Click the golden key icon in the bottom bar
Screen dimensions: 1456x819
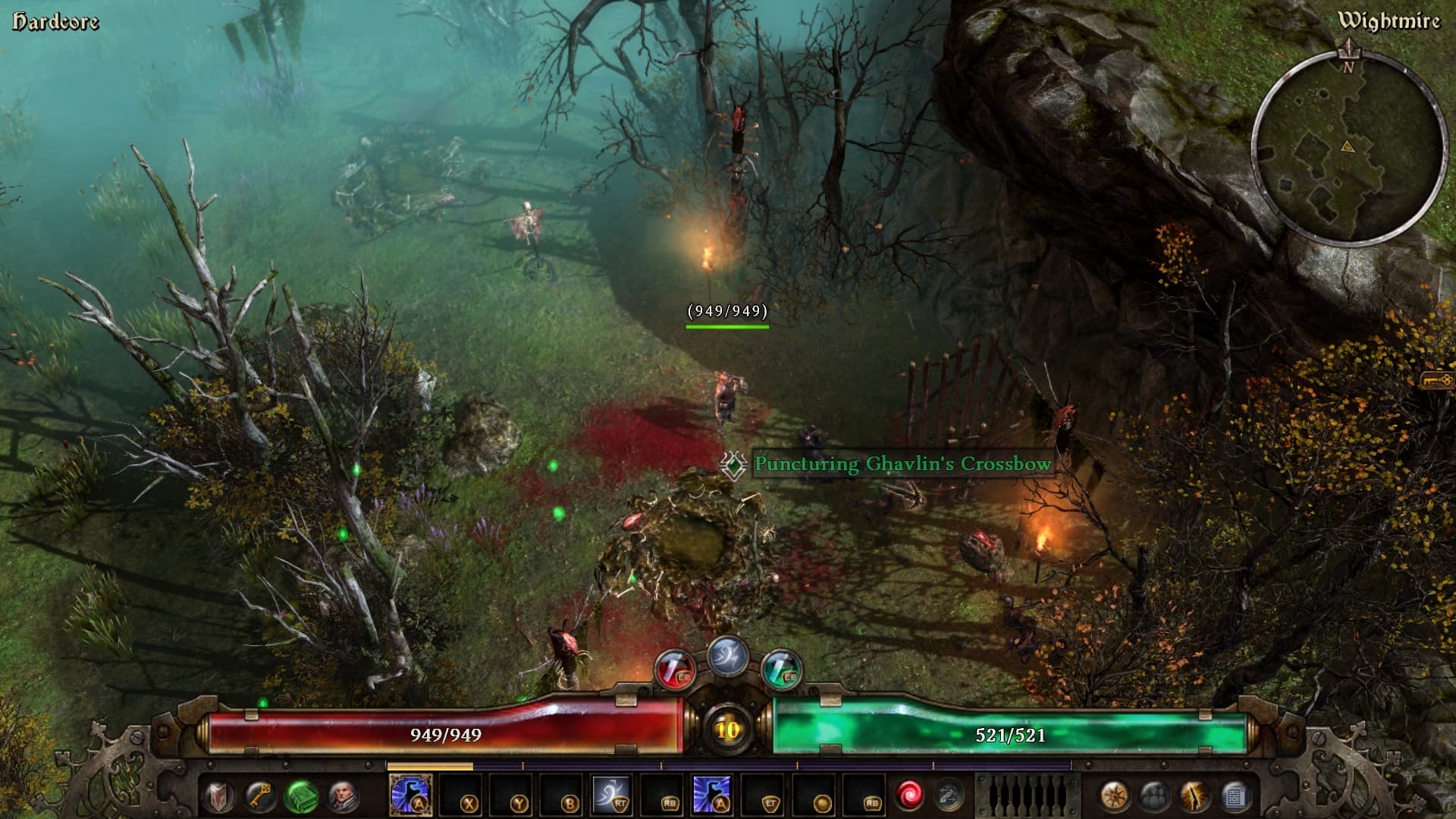coord(259,796)
